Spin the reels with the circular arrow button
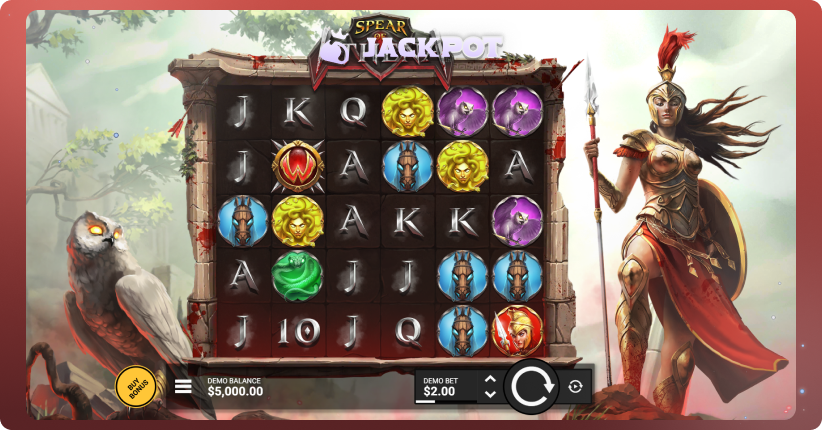Image resolution: width=822 pixels, height=430 pixels. [531, 386]
